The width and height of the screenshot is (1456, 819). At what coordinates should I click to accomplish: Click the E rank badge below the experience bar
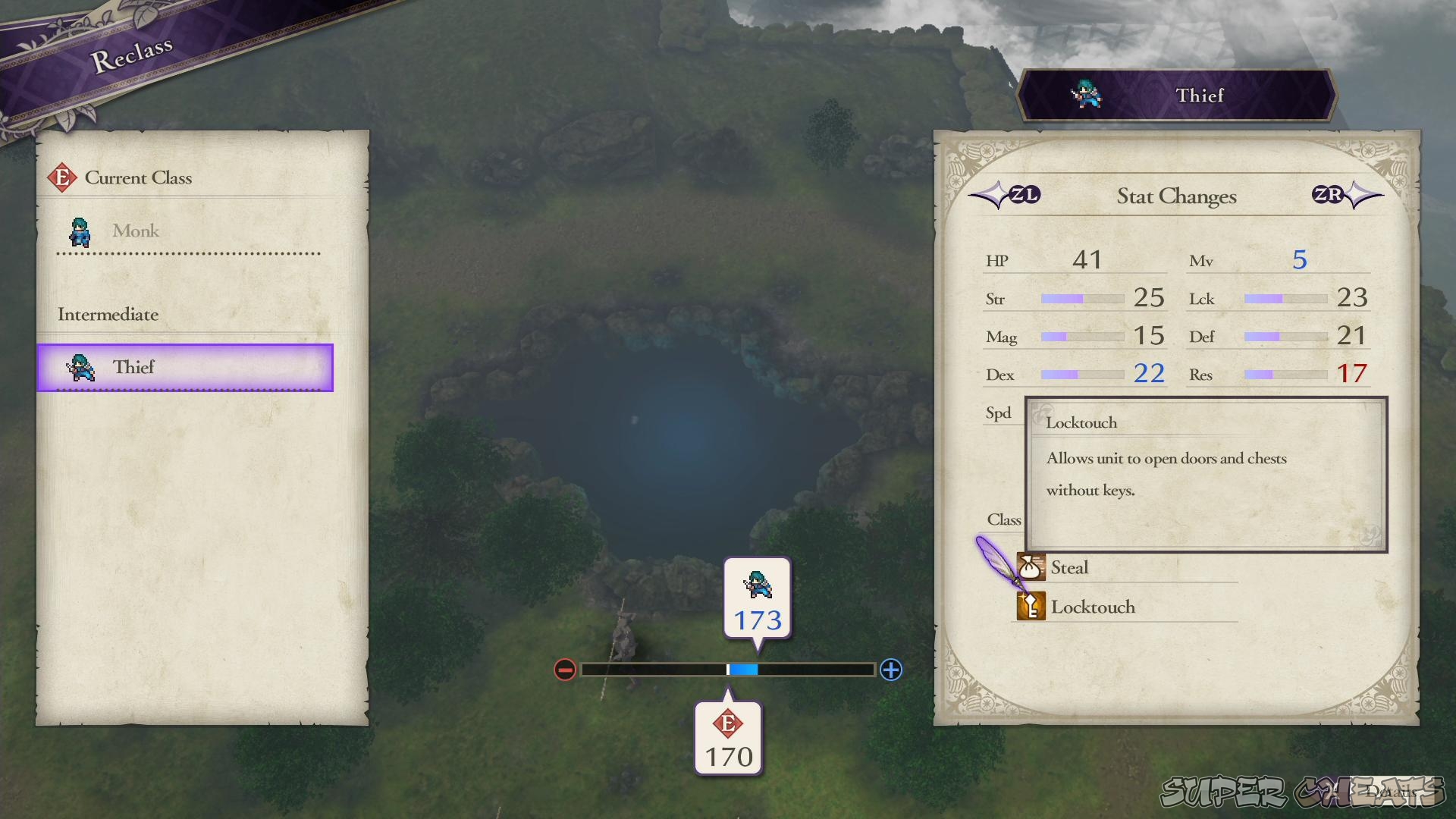click(x=728, y=723)
